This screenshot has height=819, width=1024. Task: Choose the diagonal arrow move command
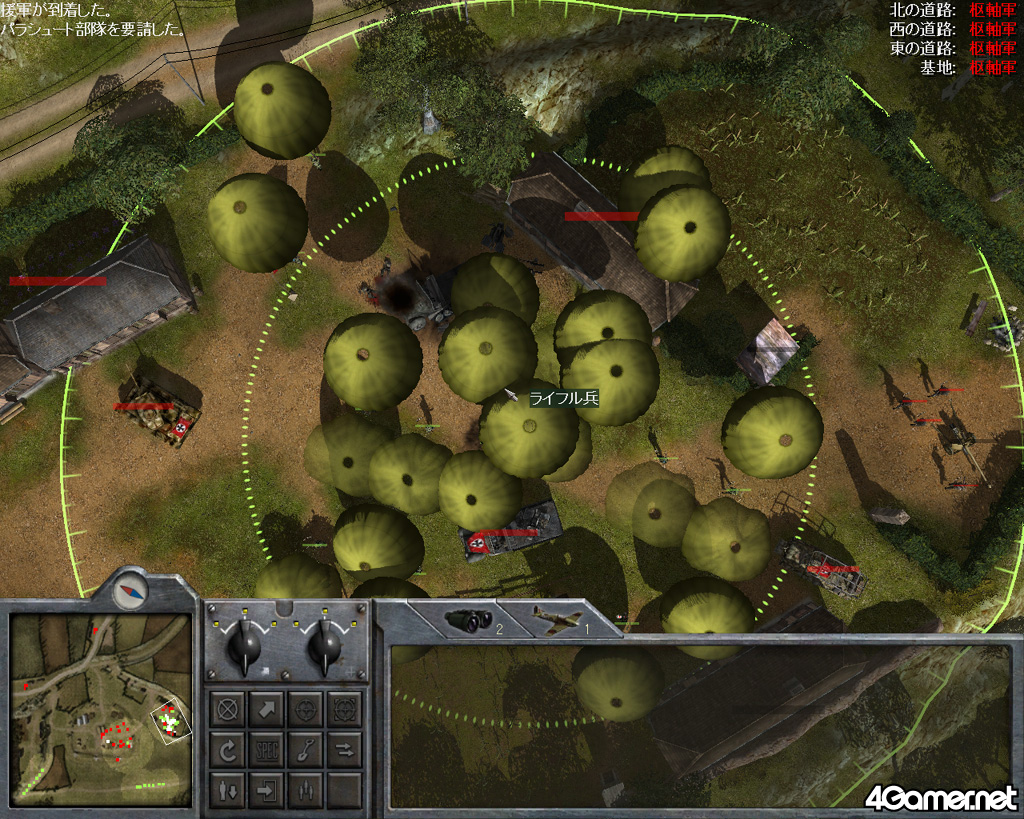[x=267, y=709]
